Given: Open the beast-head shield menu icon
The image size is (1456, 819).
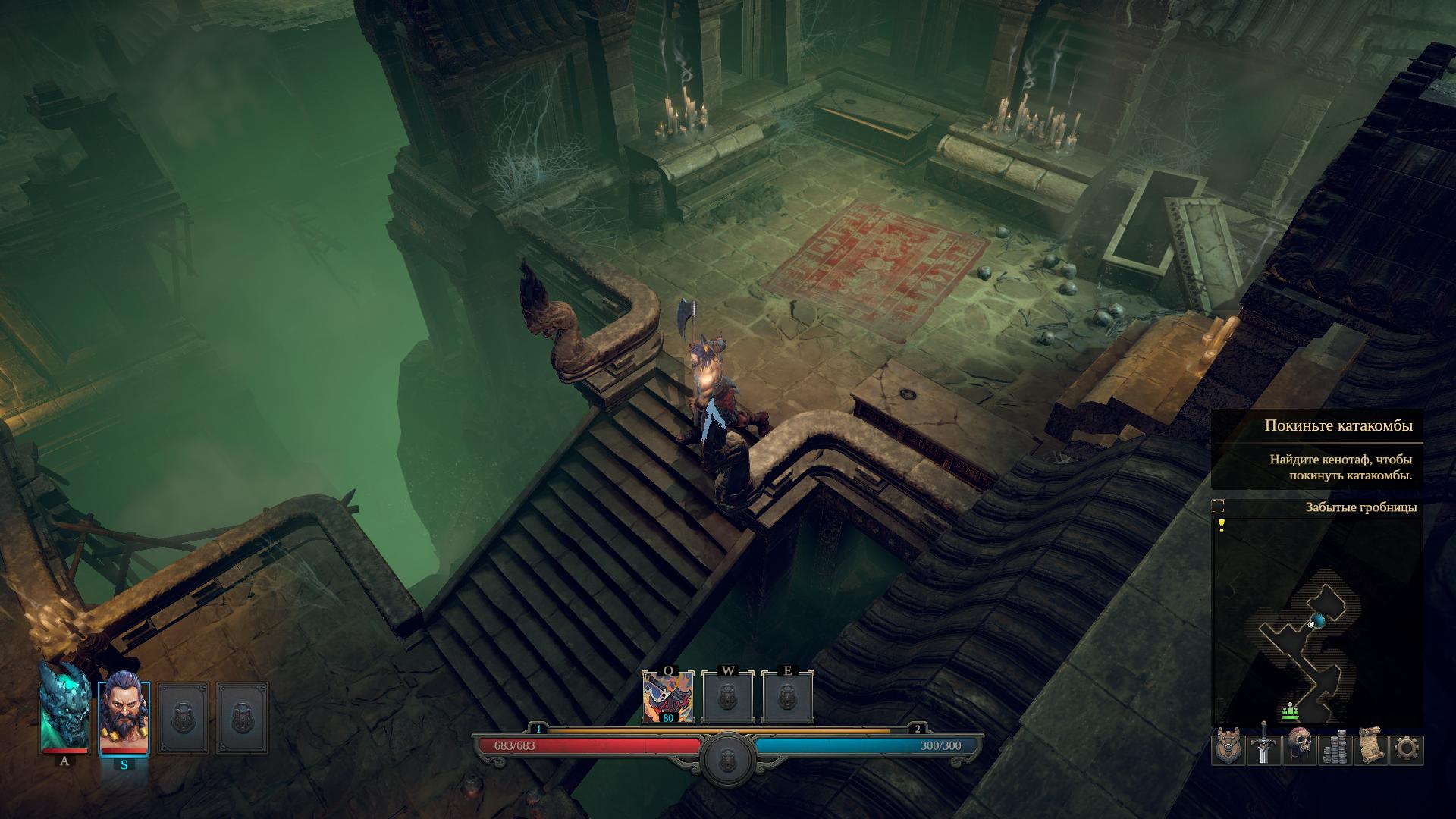Looking at the screenshot, I should [1228, 748].
